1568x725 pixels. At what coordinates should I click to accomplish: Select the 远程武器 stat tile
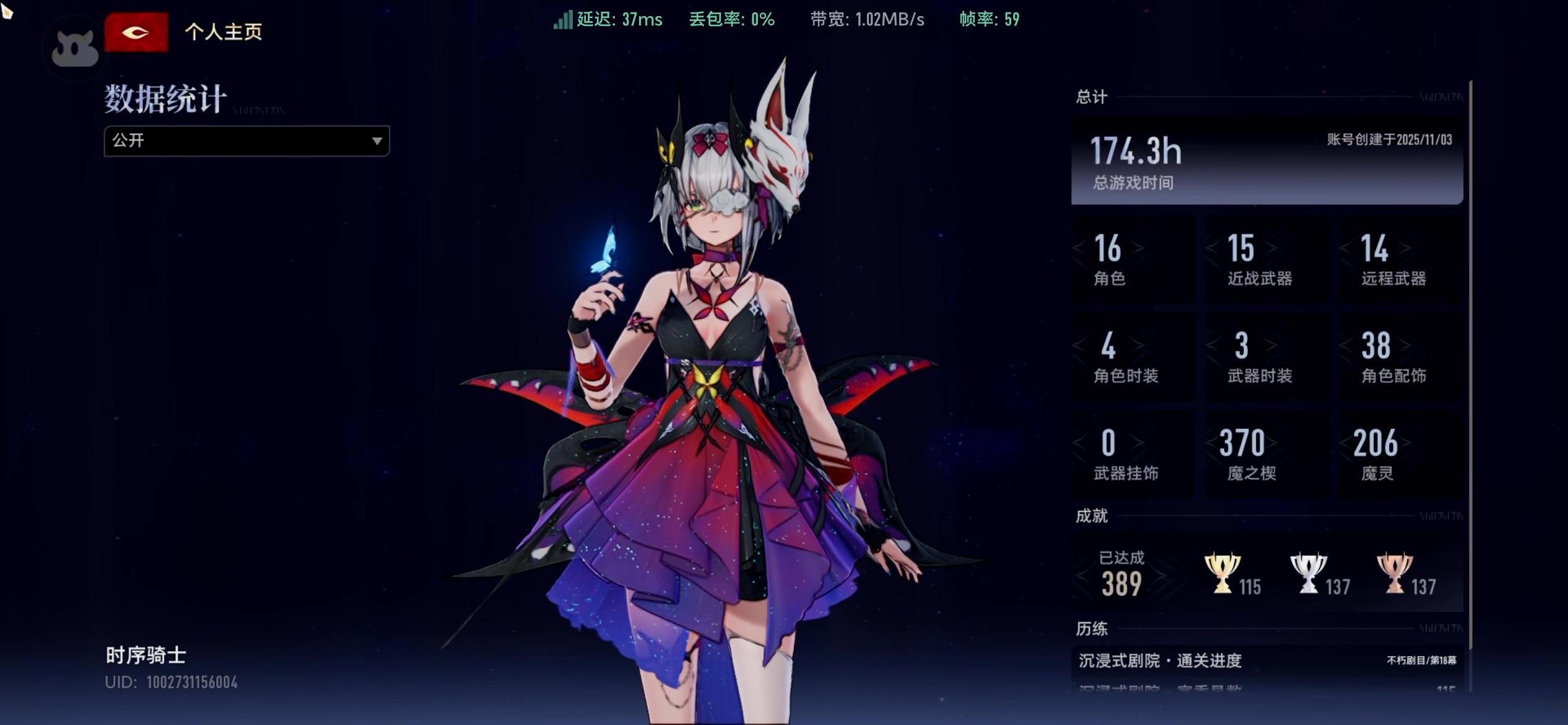click(x=1400, y=259)
